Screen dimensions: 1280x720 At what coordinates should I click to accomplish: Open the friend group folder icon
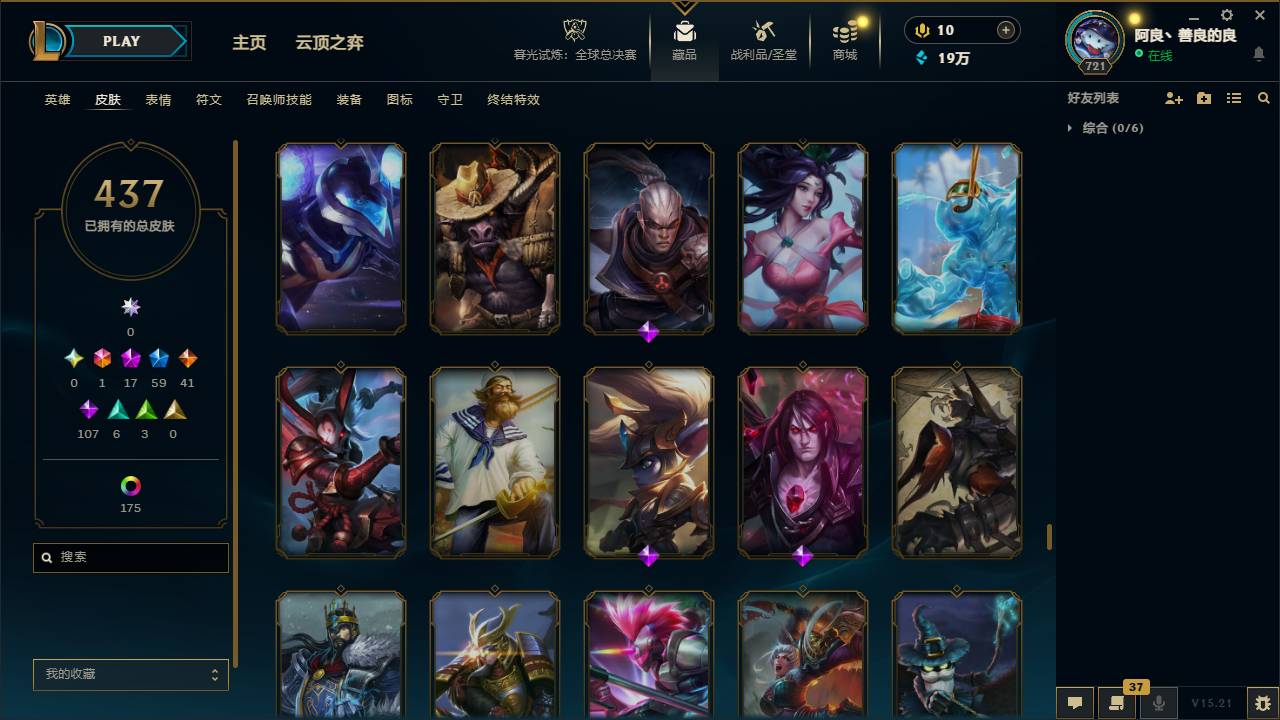(x=1203, y=97)
